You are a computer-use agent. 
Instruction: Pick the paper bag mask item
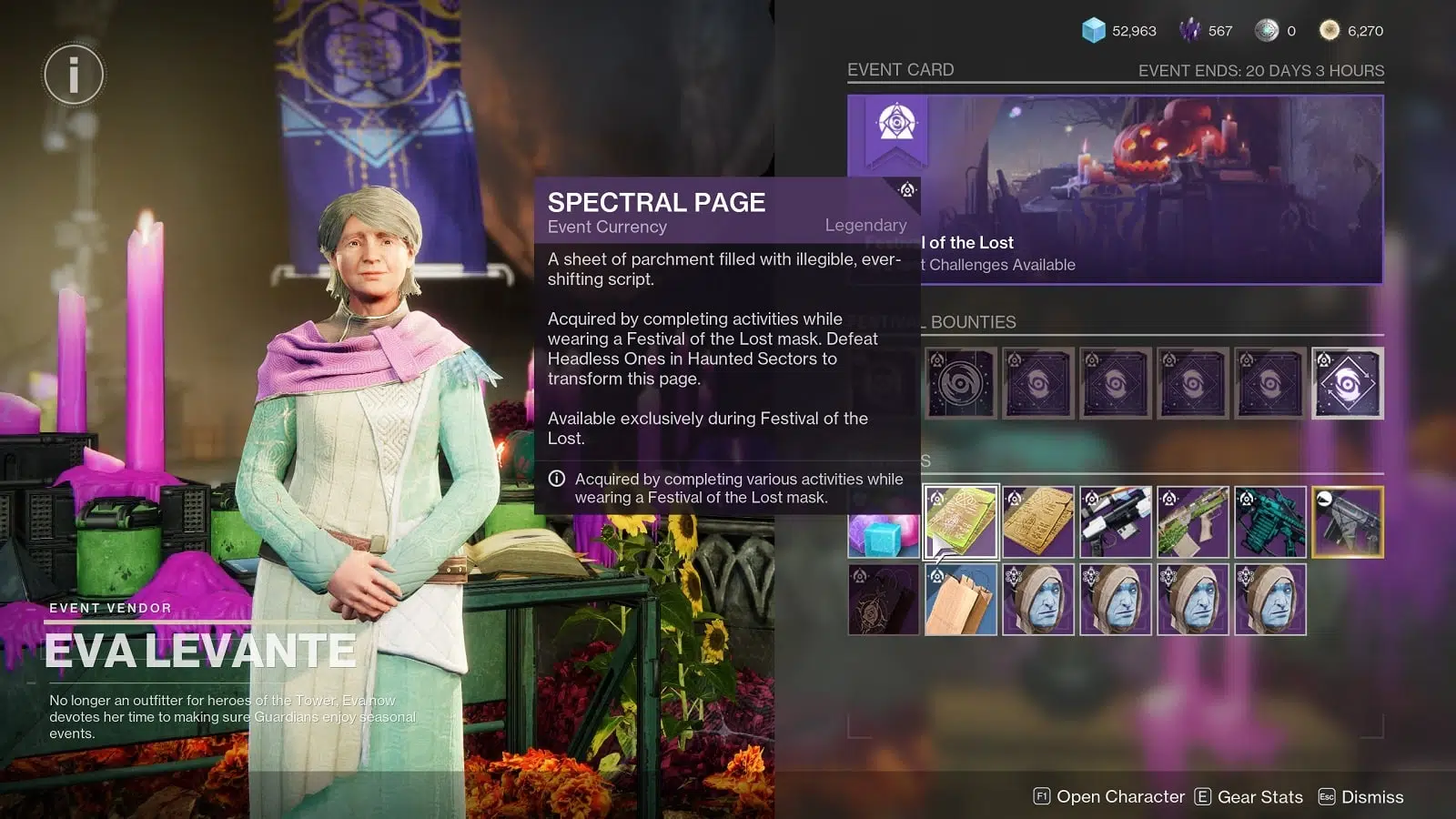point(961,600)
